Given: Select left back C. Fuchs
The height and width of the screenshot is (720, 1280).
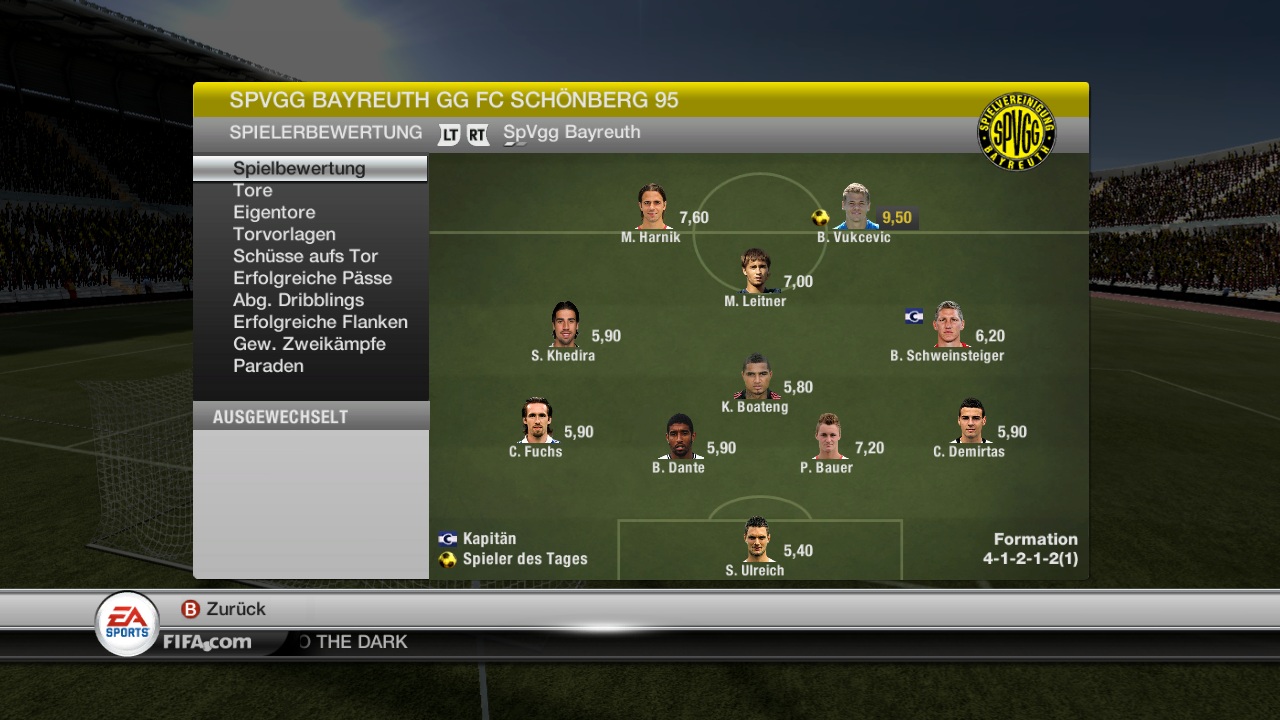Looking at the screenshot, I should 537,422.
